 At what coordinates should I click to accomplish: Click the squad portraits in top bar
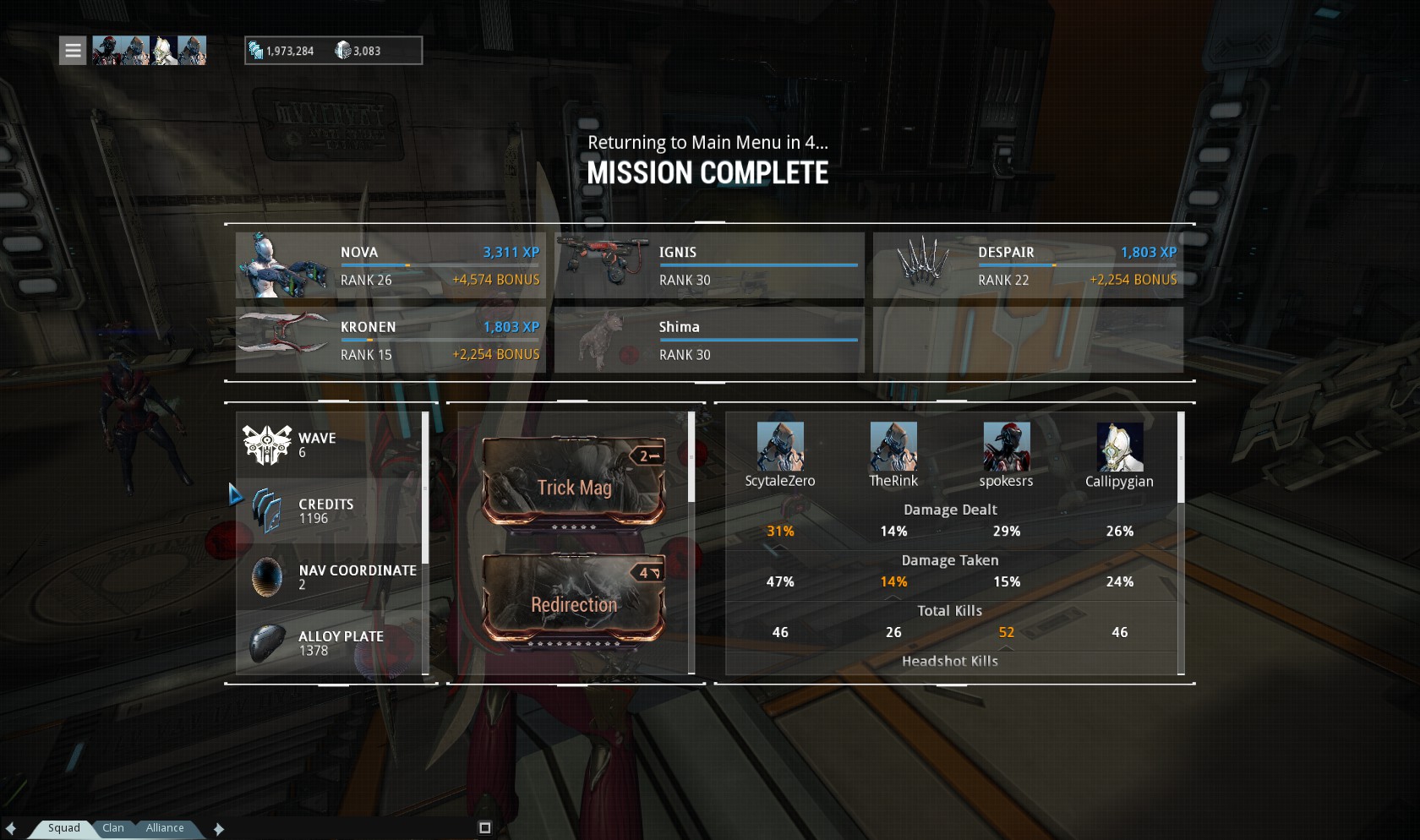149,51
